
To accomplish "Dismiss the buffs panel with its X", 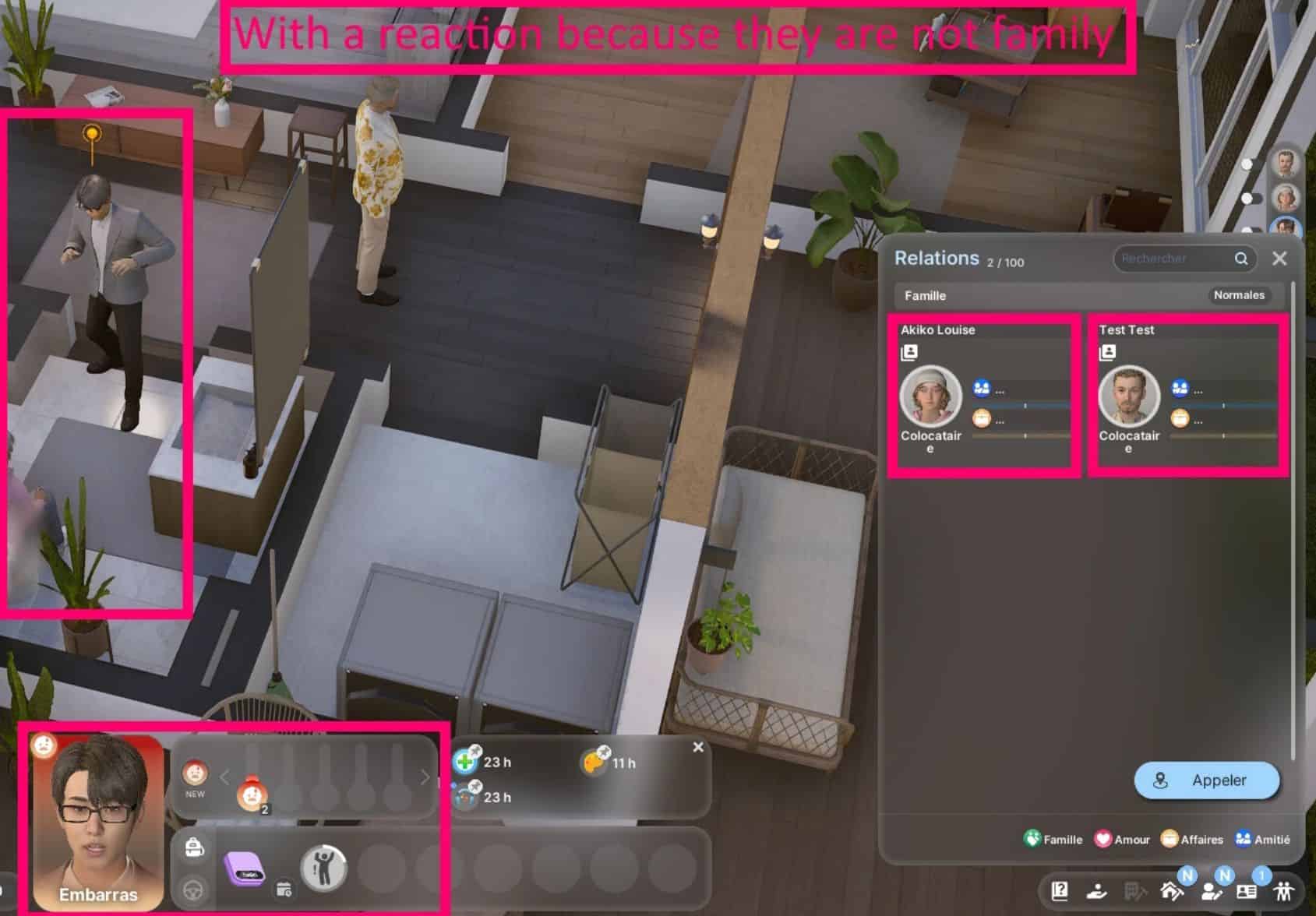I will (698, 747).
